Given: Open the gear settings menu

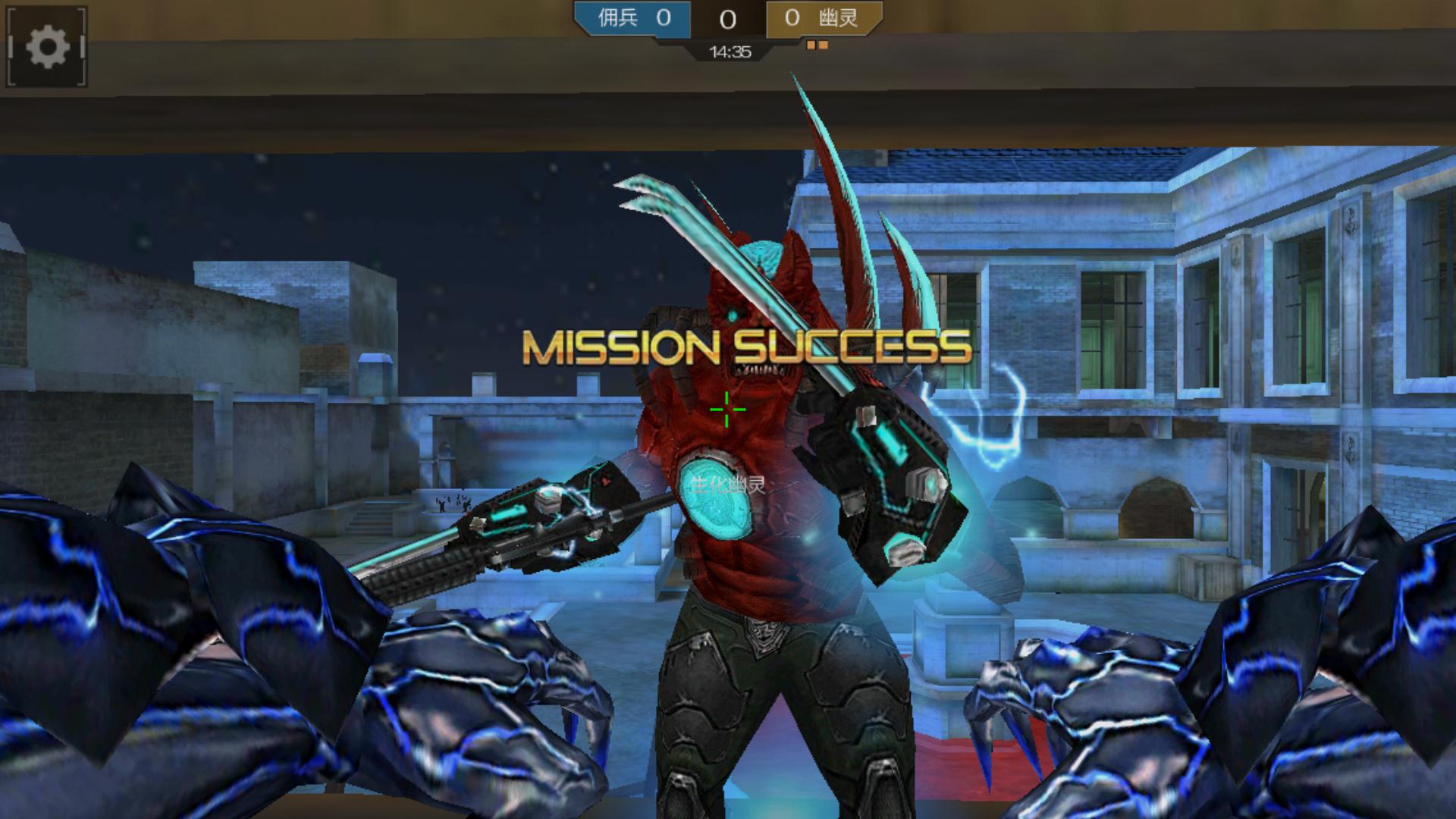Looking at the screenshot, I should 47,47.
